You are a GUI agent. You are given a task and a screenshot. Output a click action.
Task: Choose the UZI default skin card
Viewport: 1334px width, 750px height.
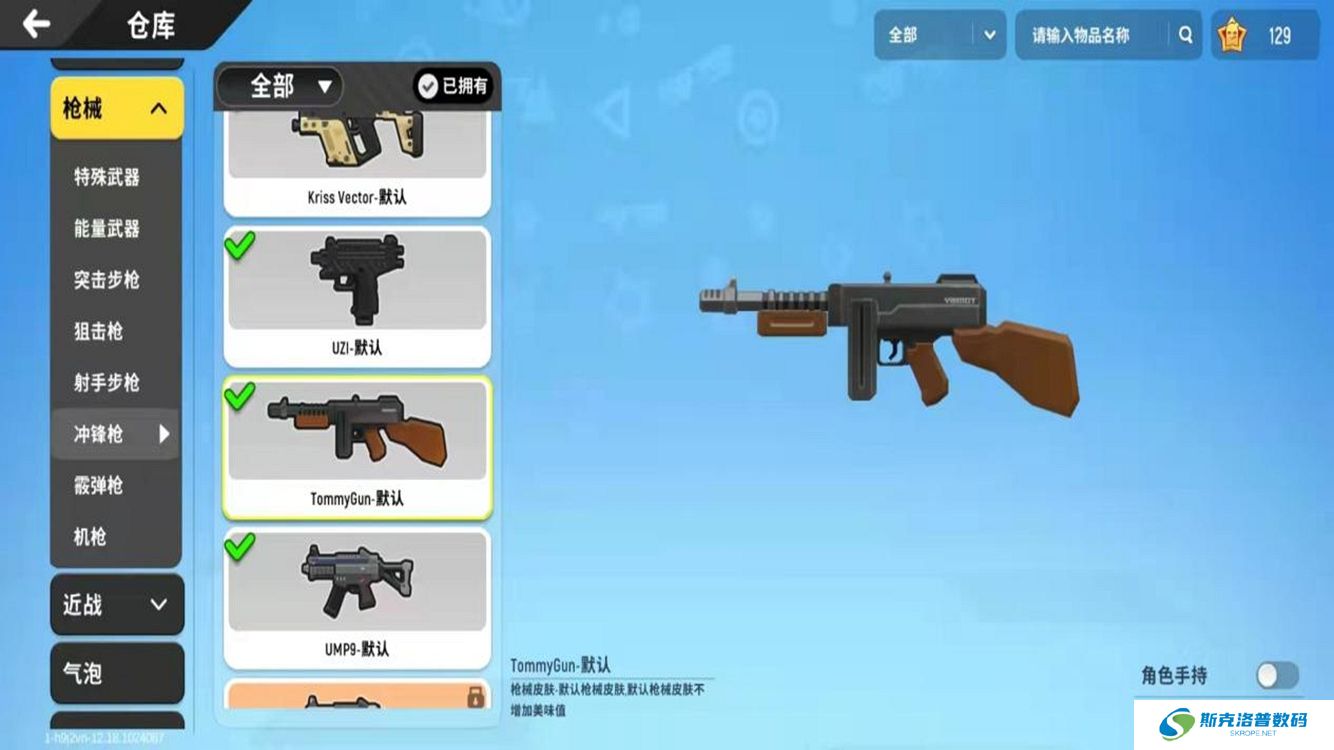[x=357, y=297]
